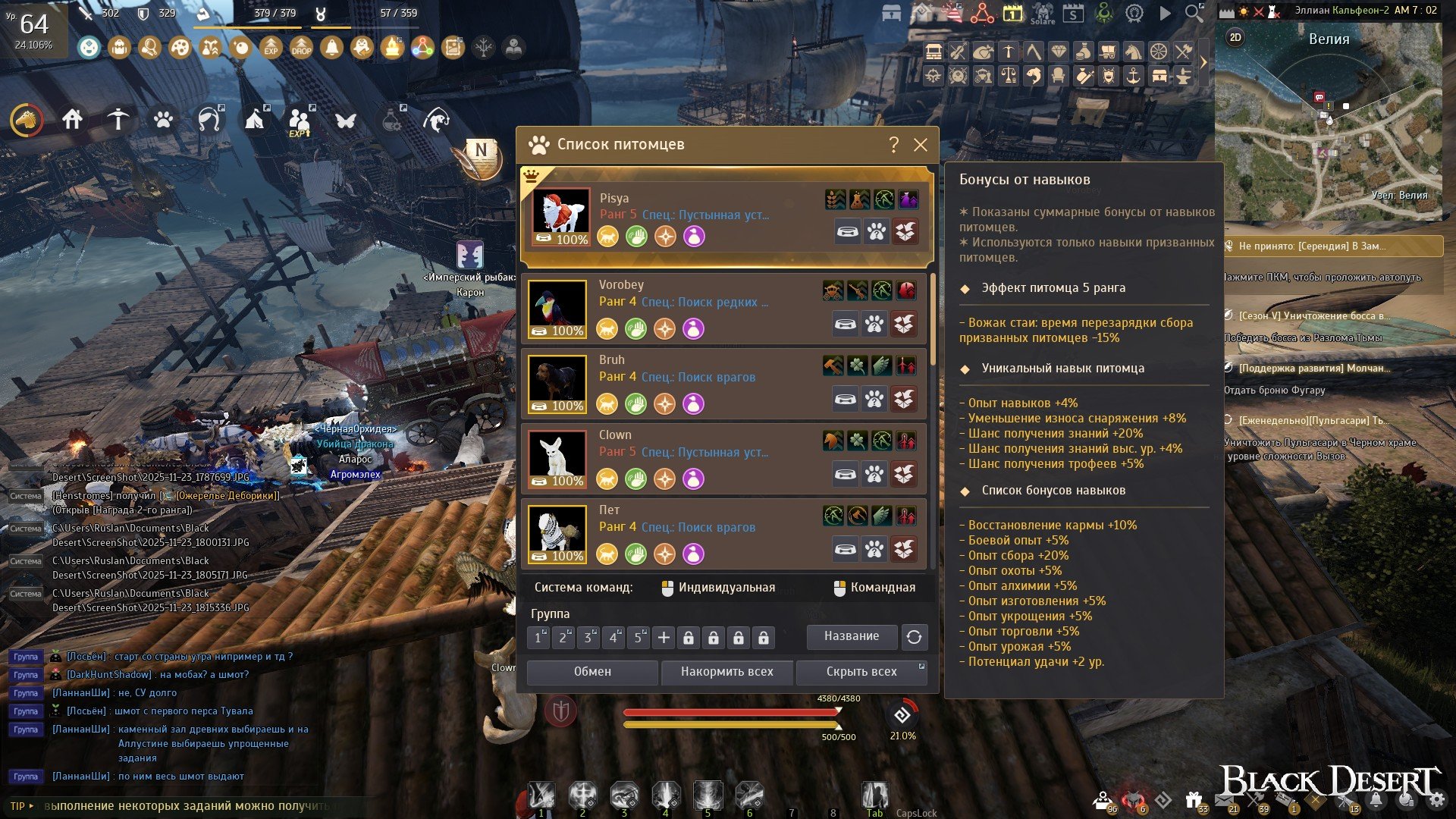1456x819 pixels.
Task: Switch minimap to 2D mode
Action: (1235, 37)
